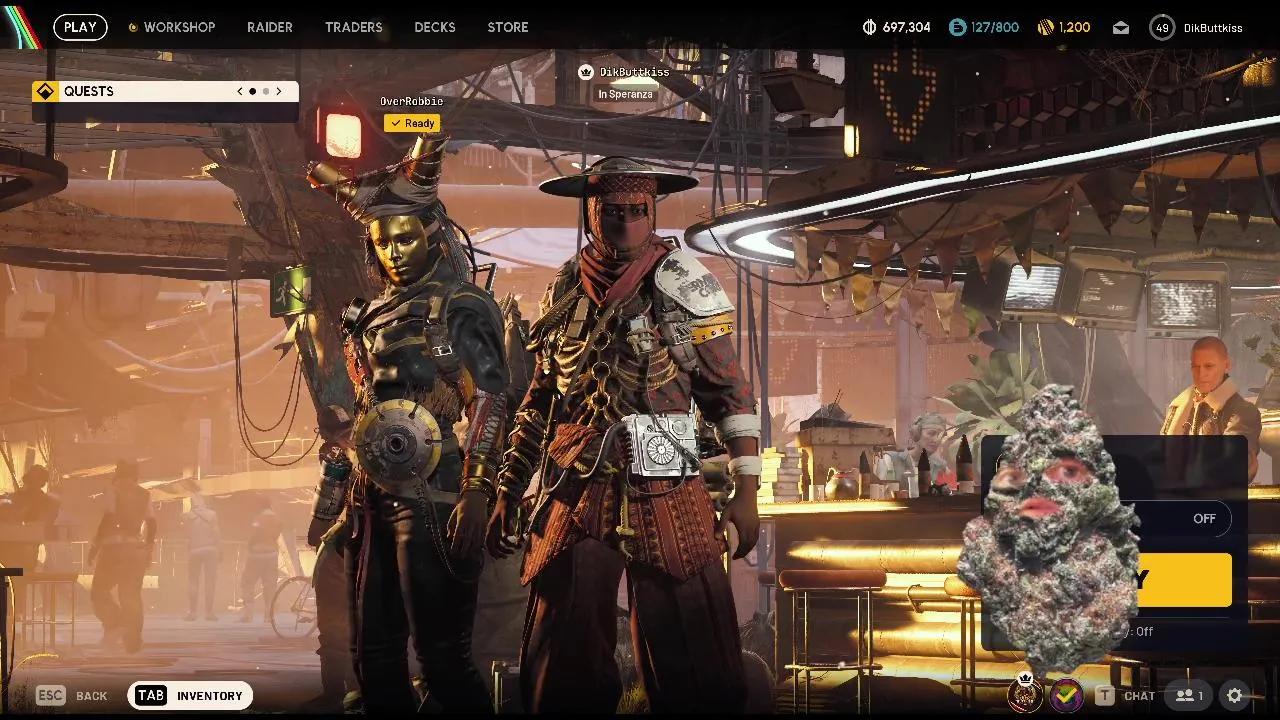The width and height of the screenshot is (1280, 720).
Task: Open the party members list
Action: [1189, 695]
